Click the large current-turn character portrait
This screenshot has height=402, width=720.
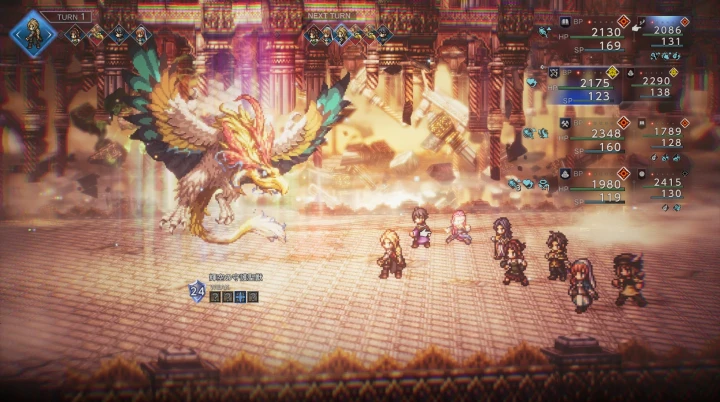pyautogui.click(x=32, y=33)
